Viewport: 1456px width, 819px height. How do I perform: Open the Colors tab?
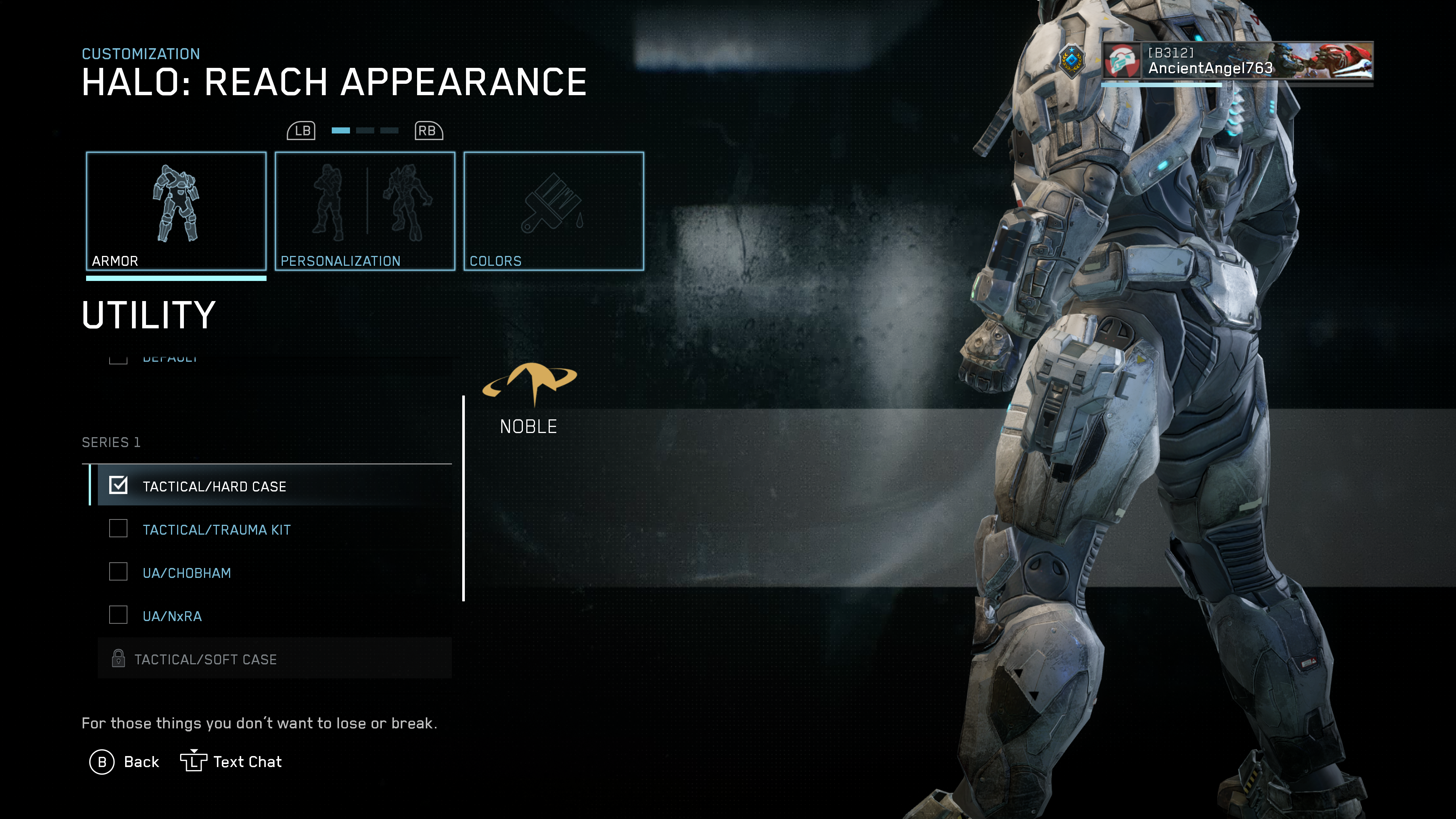(x=553, y=211)
